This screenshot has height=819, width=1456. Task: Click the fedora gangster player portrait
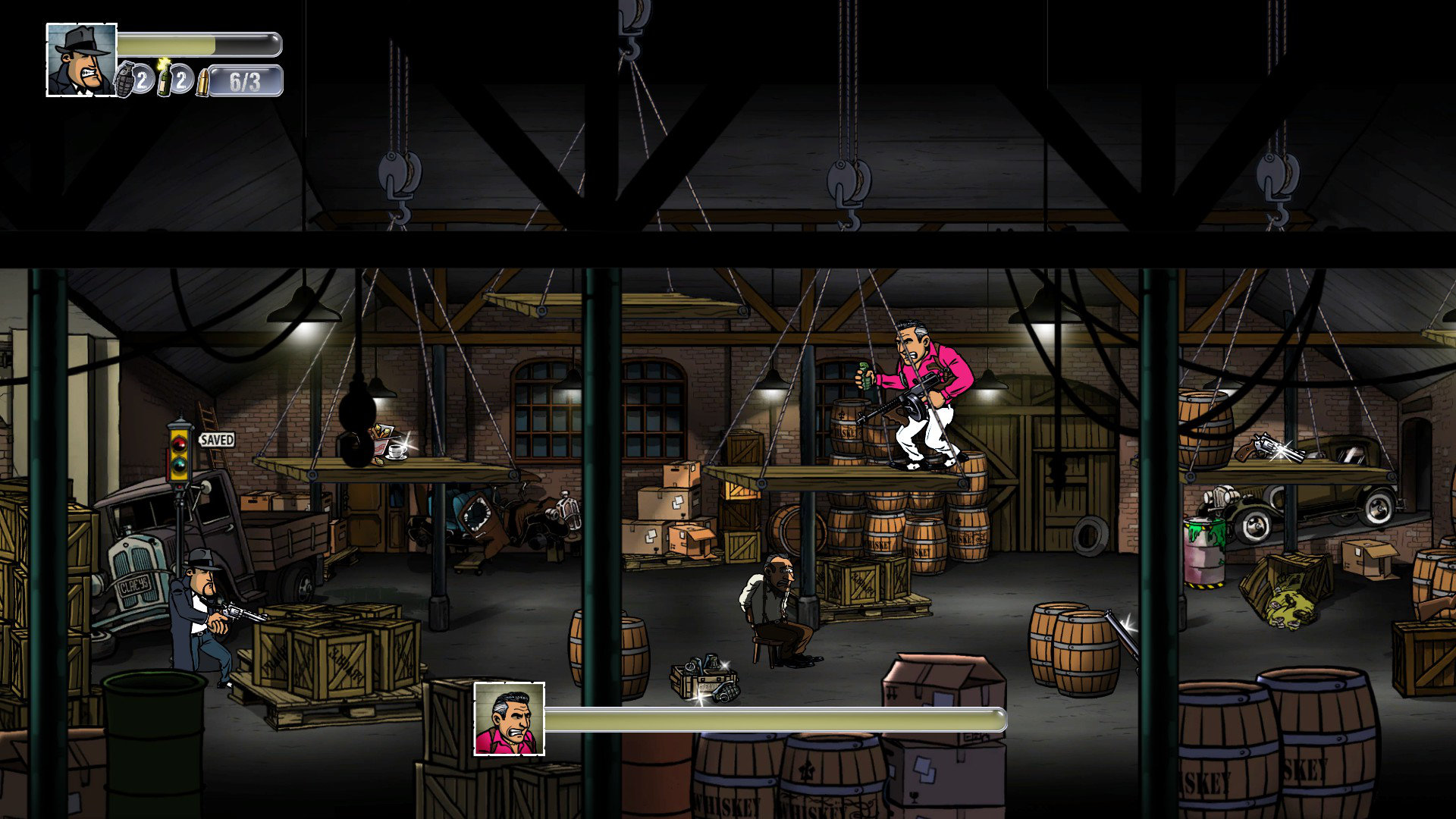click(82, 60)
